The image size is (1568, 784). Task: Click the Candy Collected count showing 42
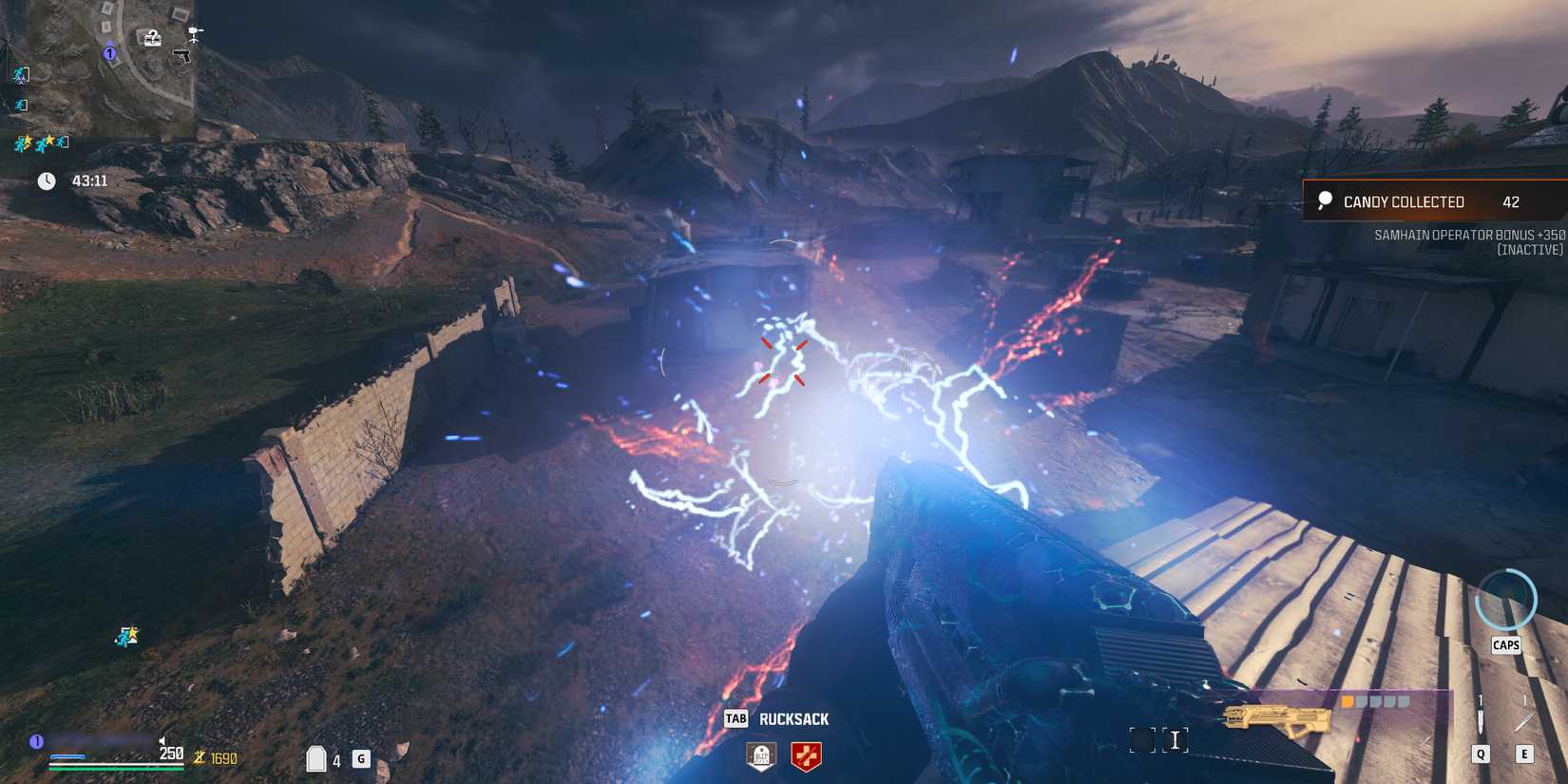pos(1511,201)
